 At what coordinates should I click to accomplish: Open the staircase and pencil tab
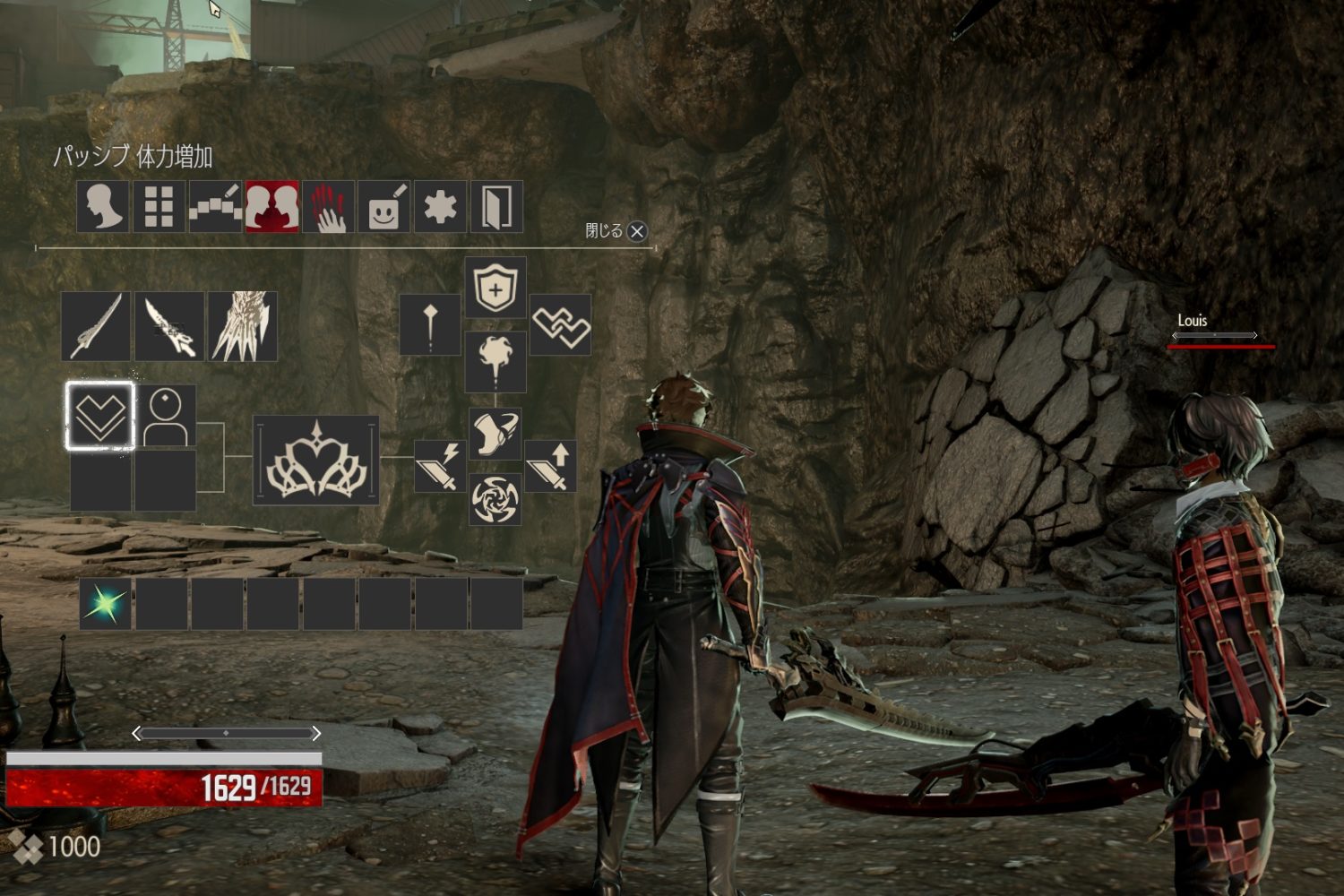pos(215,207)
